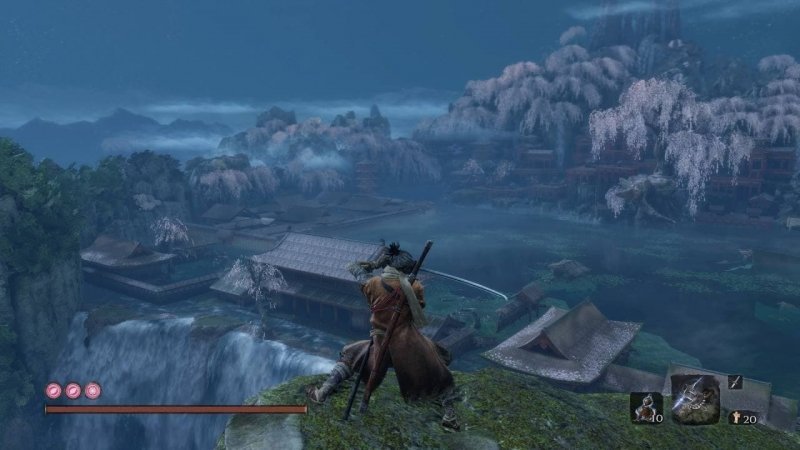Activate the equipped prosthetic tool icon
The image size is (800, 450).
pyautogui.click(x=695, y=397)
